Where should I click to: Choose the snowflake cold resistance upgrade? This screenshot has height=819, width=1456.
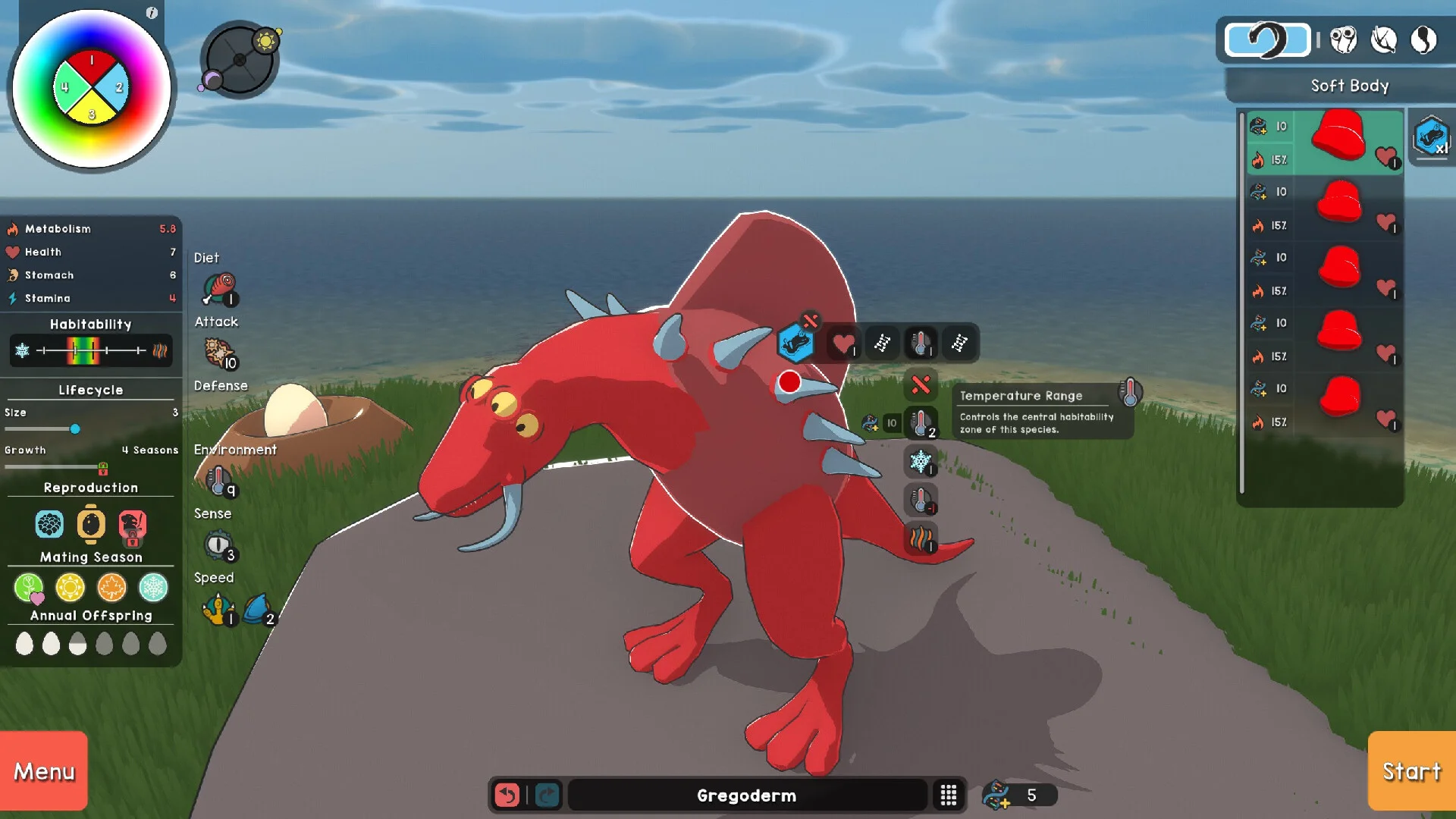click(x=921, y=461)
